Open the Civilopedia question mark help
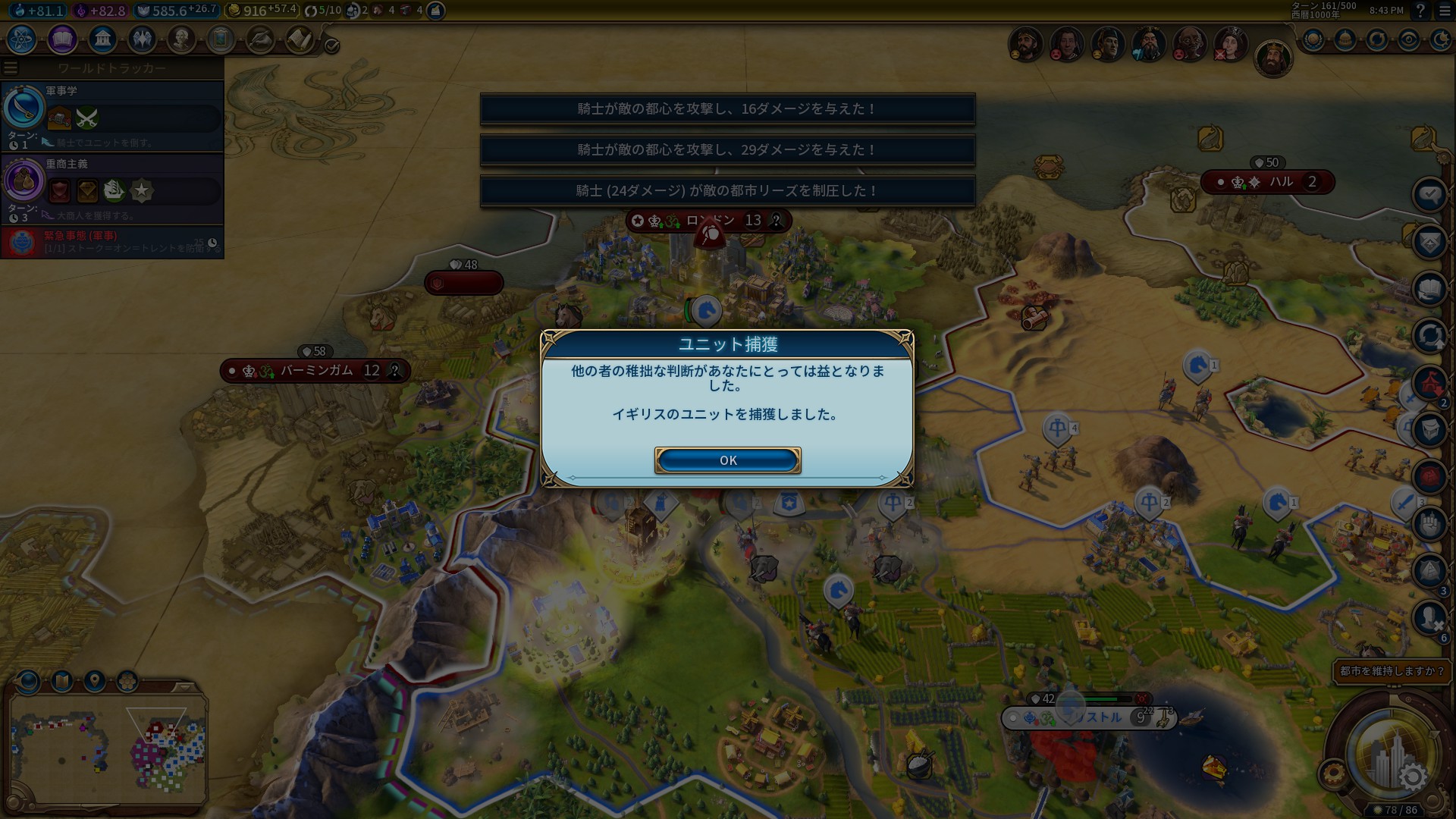 [1420, 11]
